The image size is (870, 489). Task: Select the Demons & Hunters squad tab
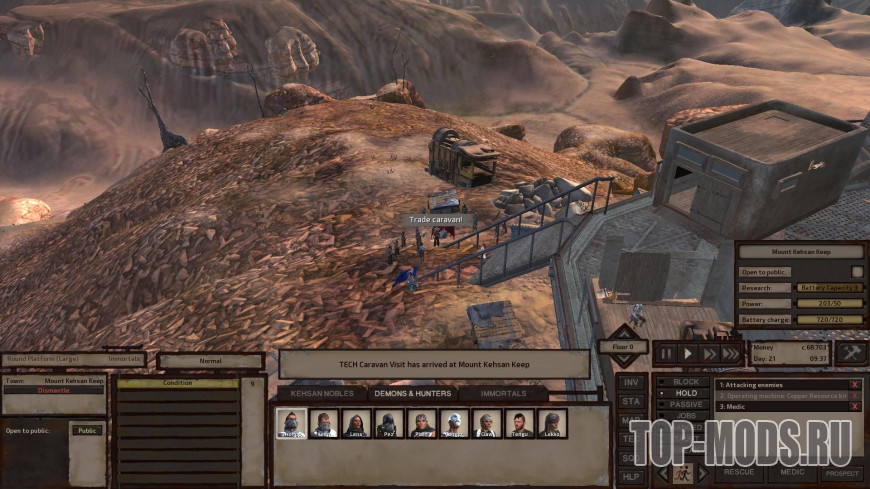[x=412, y=394]
